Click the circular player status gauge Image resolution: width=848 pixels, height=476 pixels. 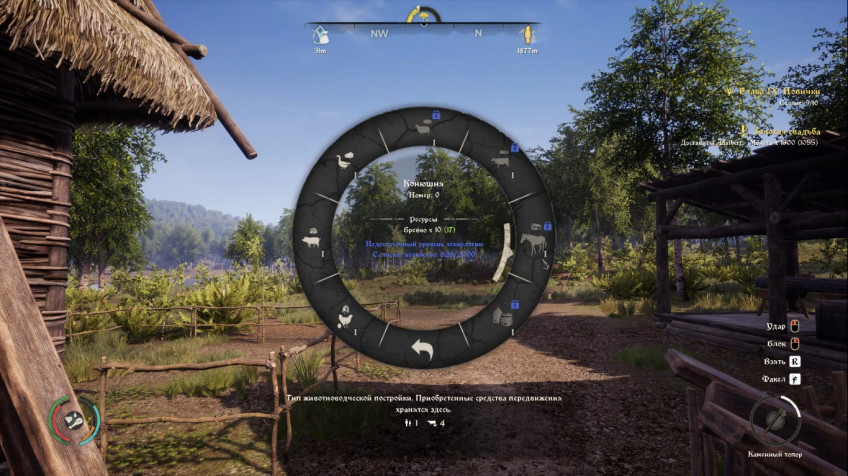pos(75,419)
